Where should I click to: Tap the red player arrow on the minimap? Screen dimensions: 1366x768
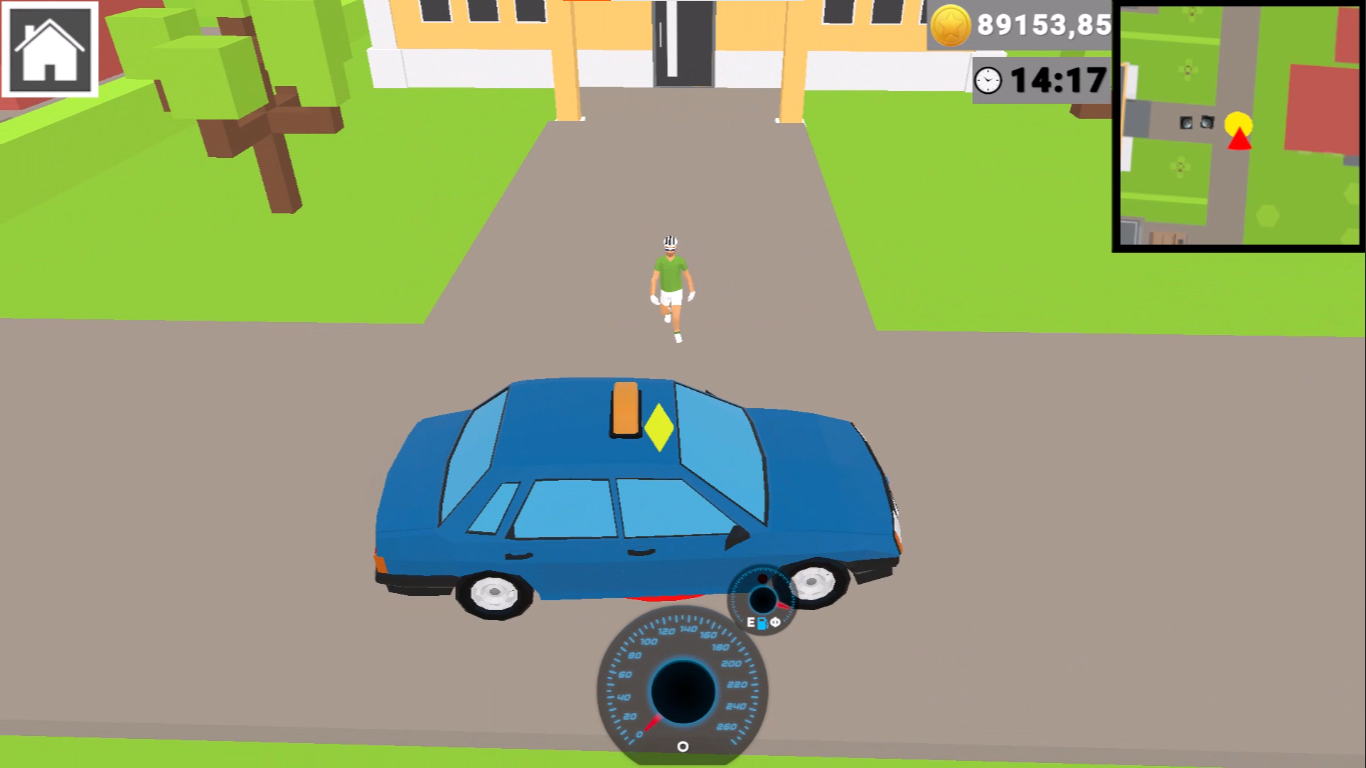[x=1237, y=141]
